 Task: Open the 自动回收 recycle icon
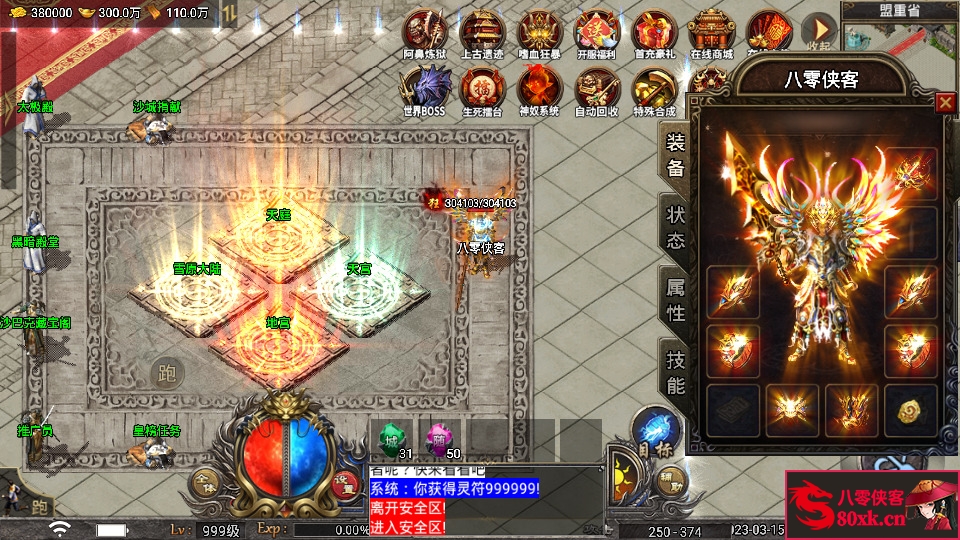pyautogui.click(x=597, y=88)
